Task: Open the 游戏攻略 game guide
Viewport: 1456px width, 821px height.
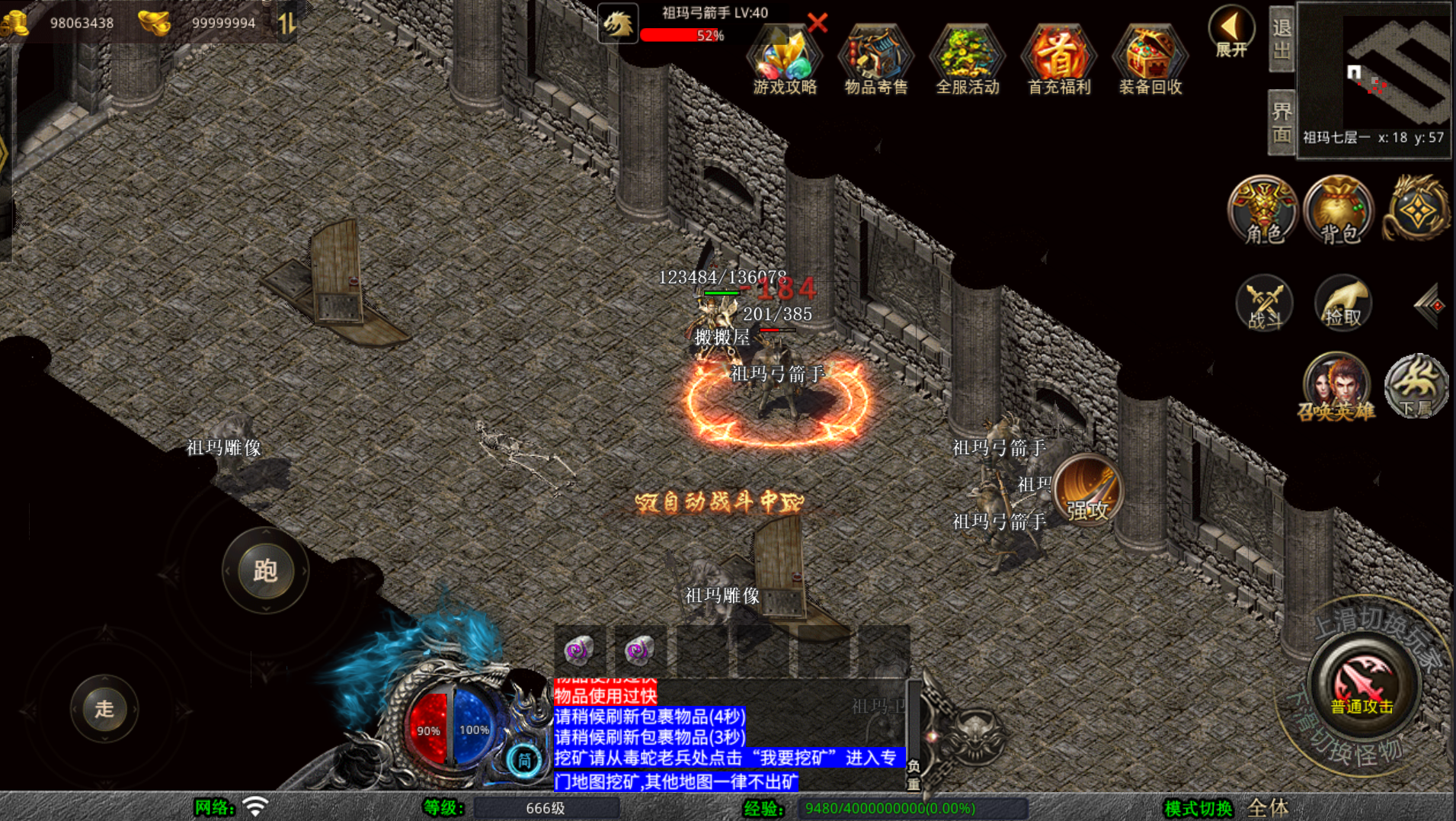Action: pos(784,60)
